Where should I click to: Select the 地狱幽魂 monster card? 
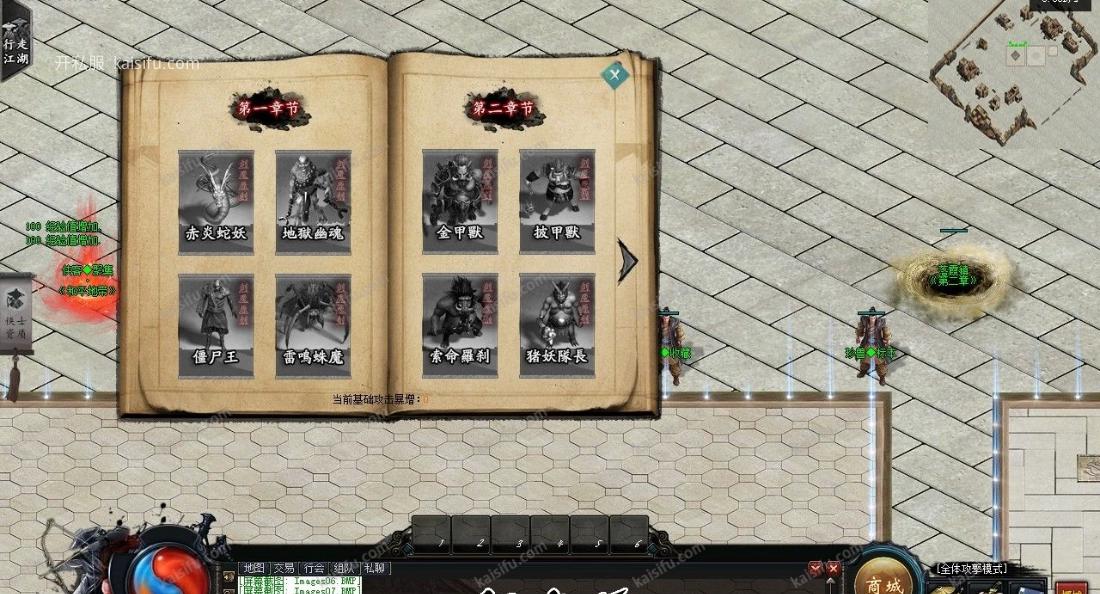[313, 202]
